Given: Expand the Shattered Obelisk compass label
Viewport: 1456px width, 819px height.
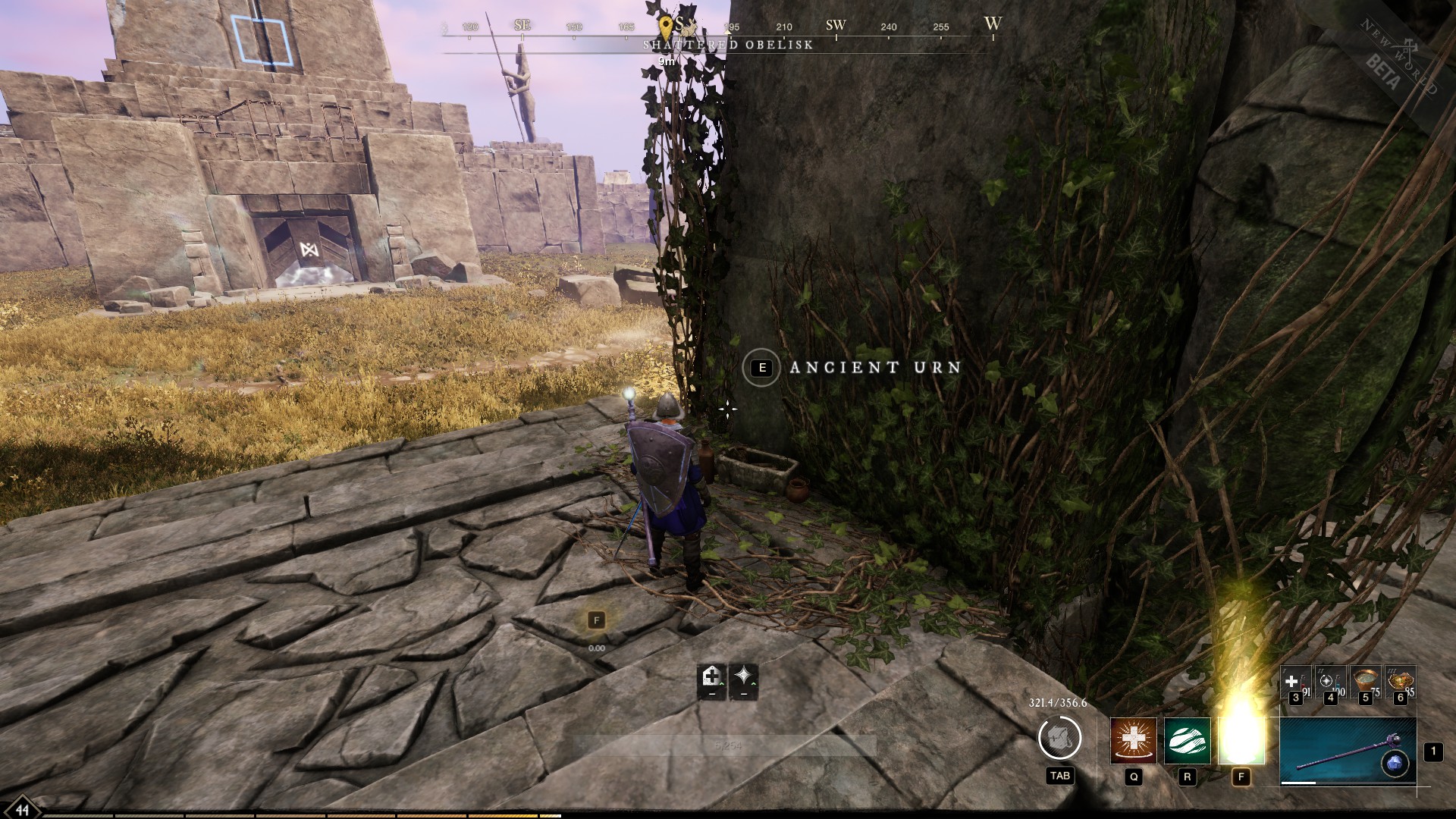Looking at the screenshot, I should (x=727, y=45).
